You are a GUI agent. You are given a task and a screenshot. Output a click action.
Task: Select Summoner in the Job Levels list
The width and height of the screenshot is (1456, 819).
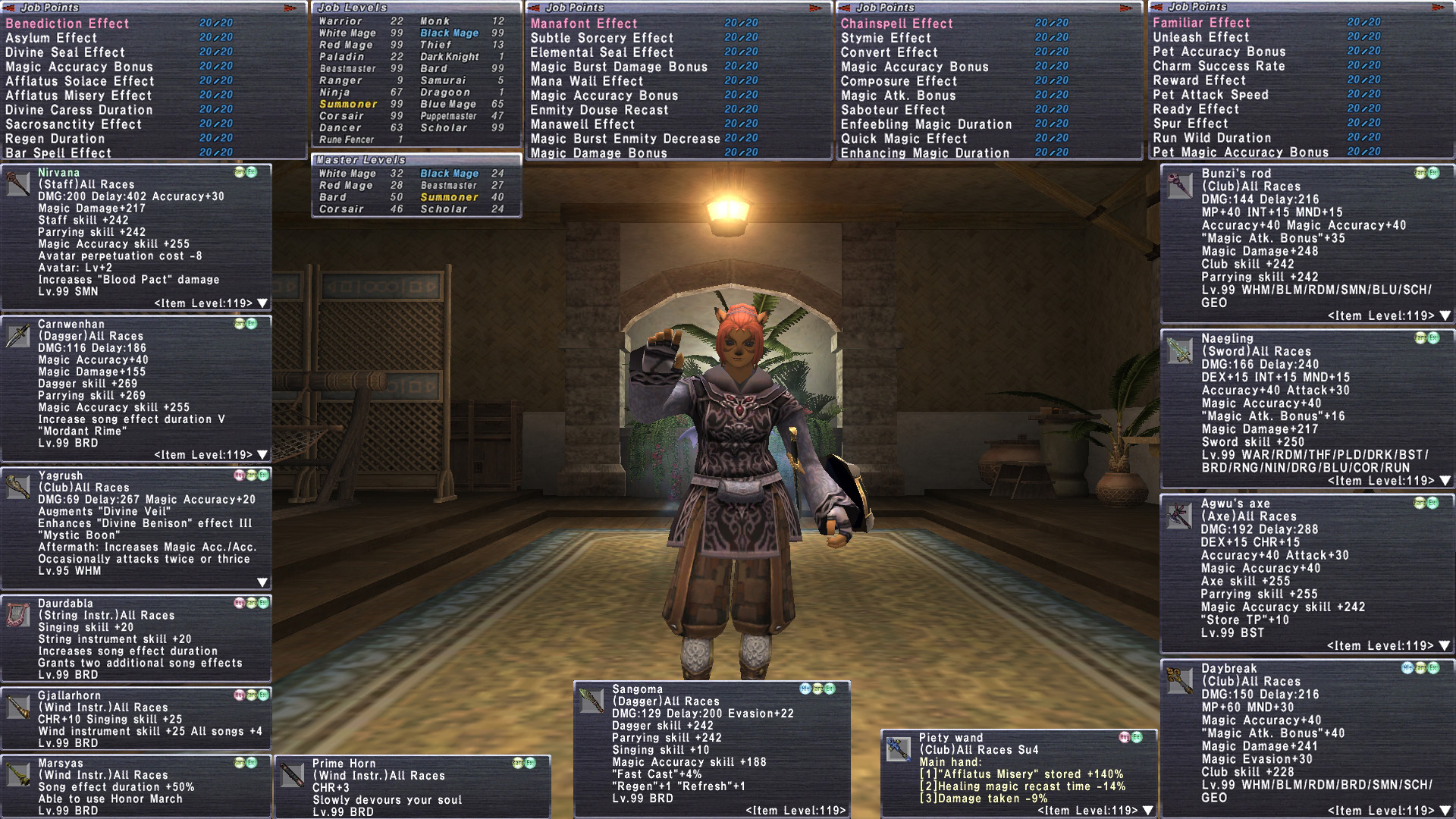point(348,104)
